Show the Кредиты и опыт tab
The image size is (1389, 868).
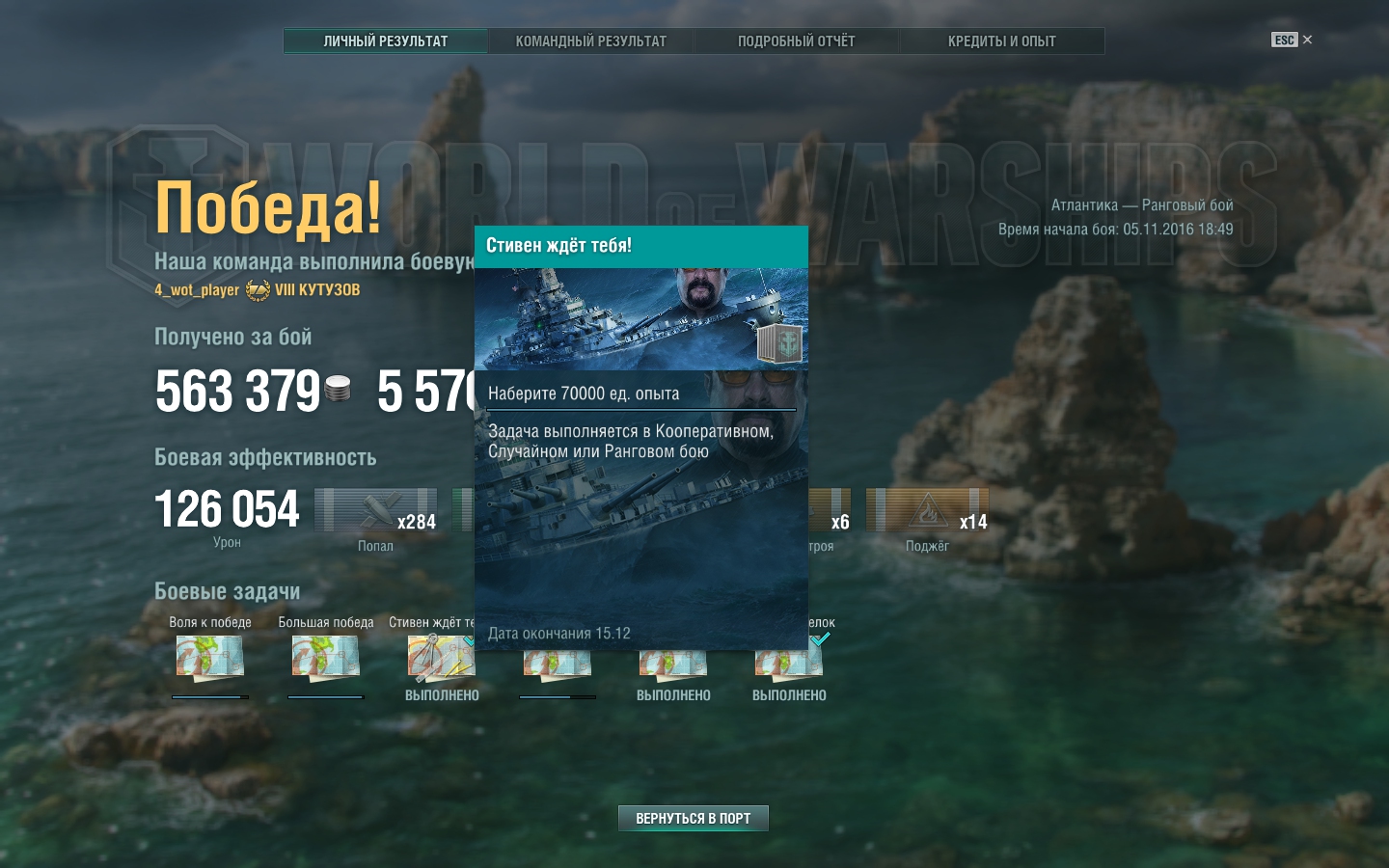click(1001, 41)
